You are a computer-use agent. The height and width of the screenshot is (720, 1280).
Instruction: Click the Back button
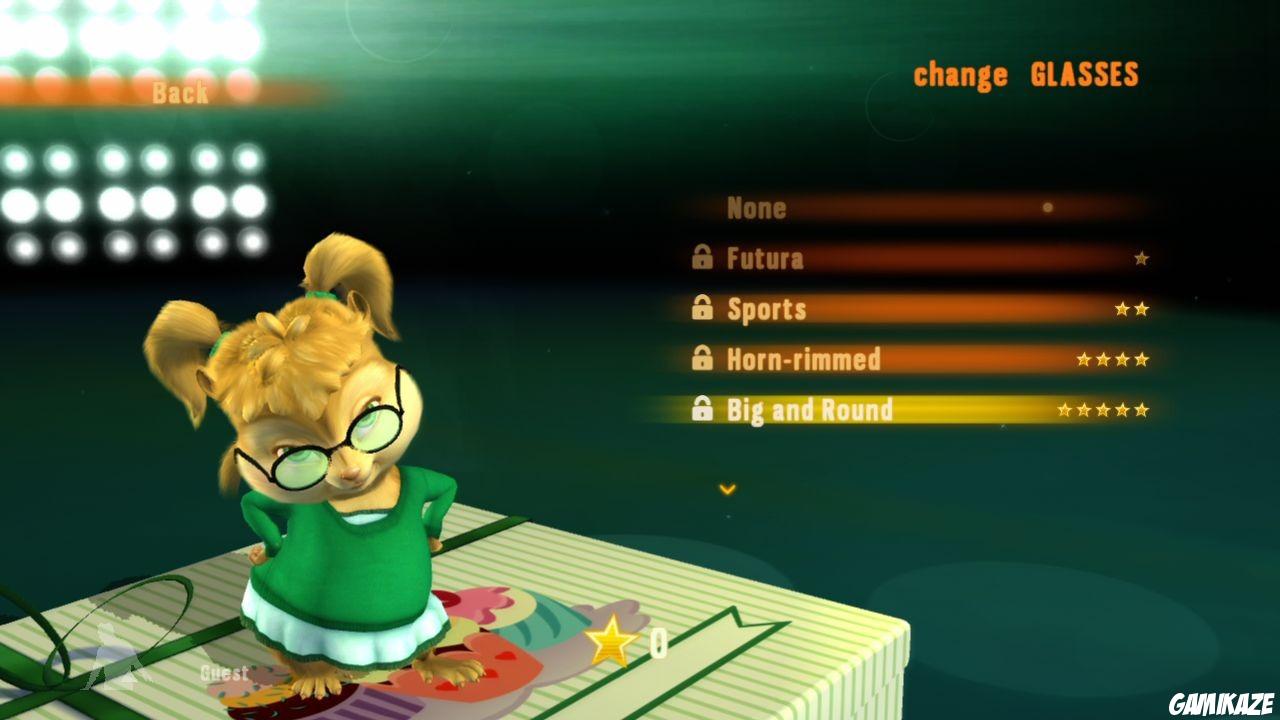[179, 94]
